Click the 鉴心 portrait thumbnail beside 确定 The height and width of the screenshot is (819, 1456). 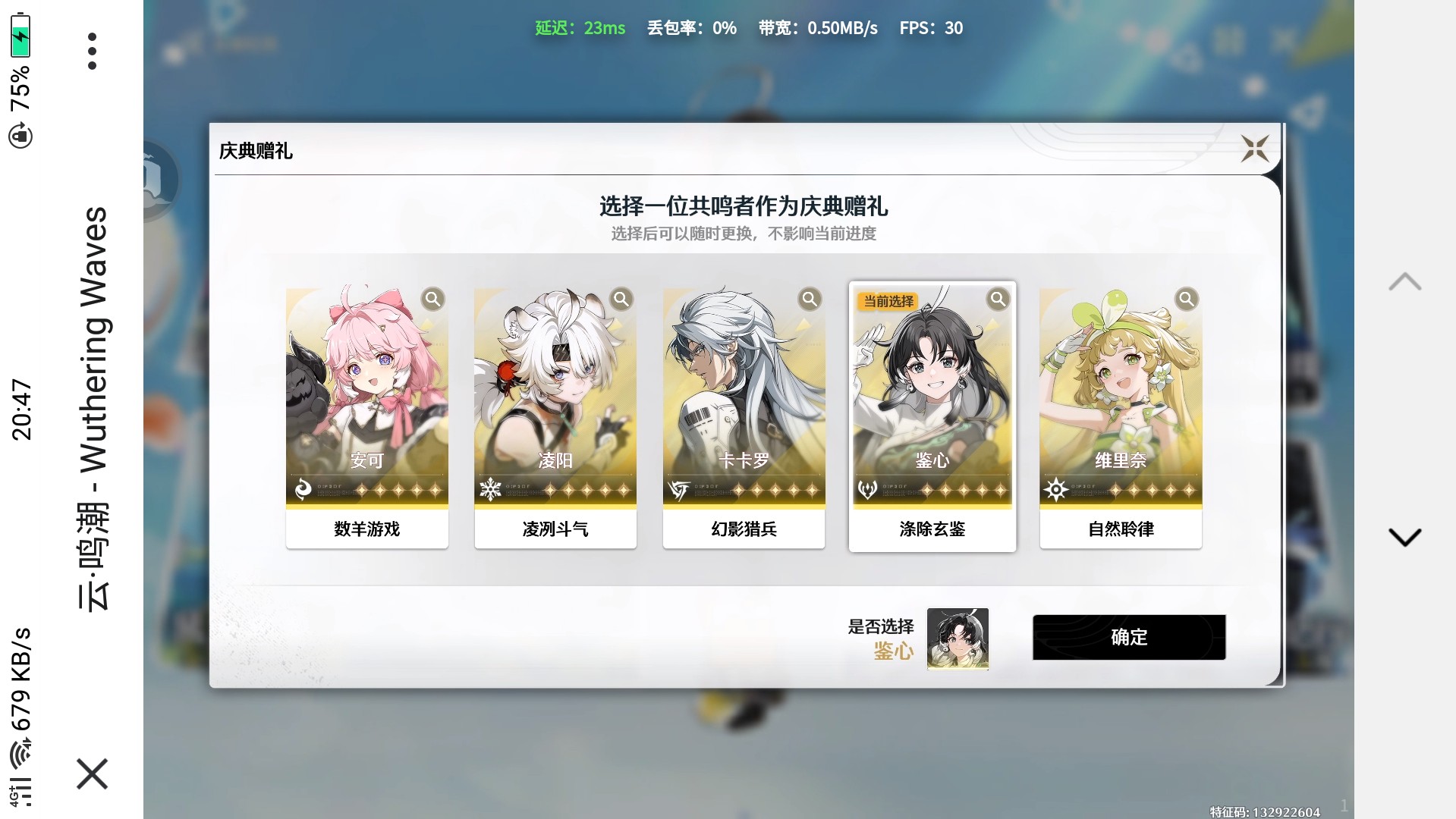tap(958, 639)
